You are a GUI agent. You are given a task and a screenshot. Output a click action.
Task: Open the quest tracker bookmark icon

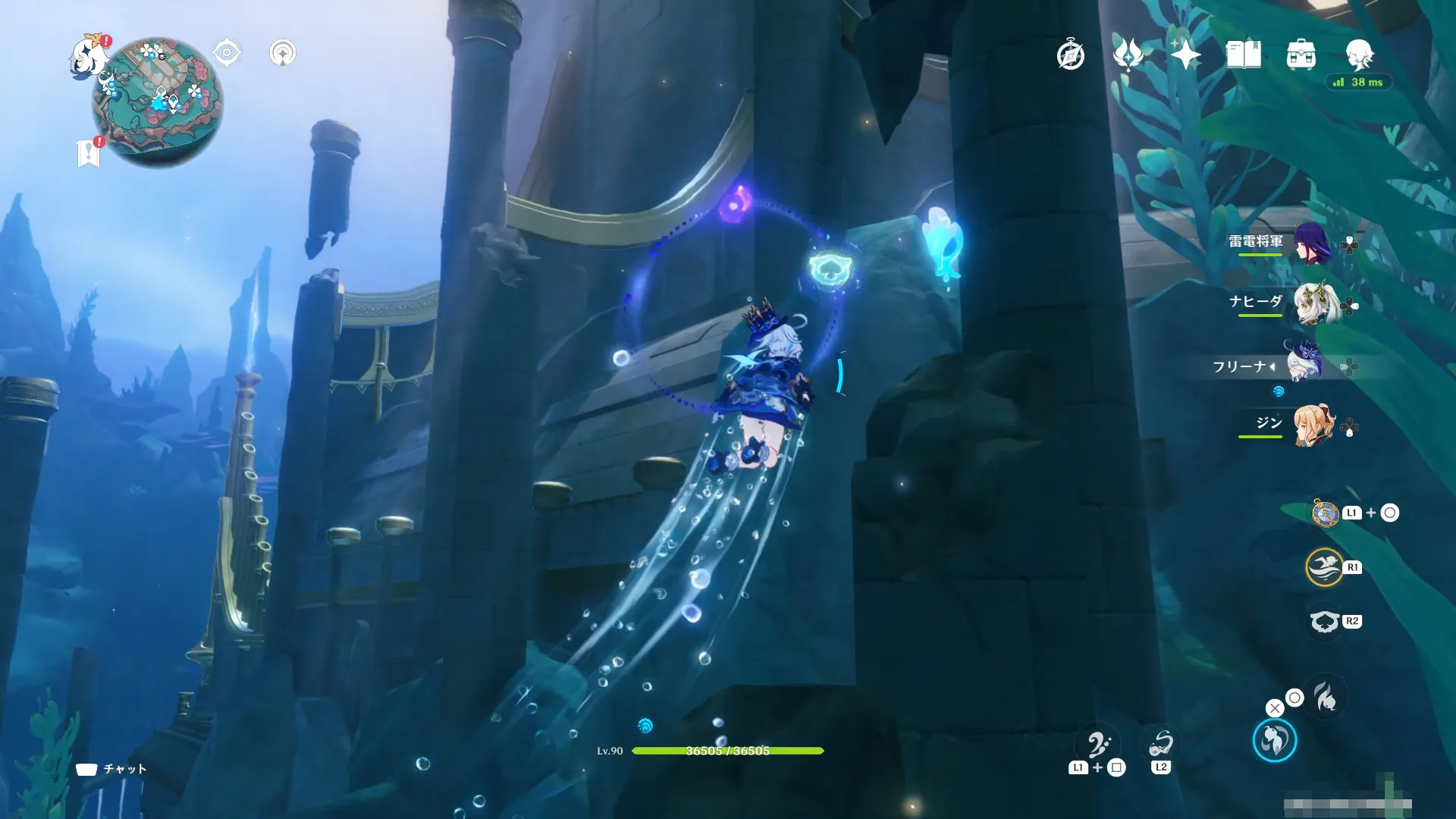tap(89, 153)
